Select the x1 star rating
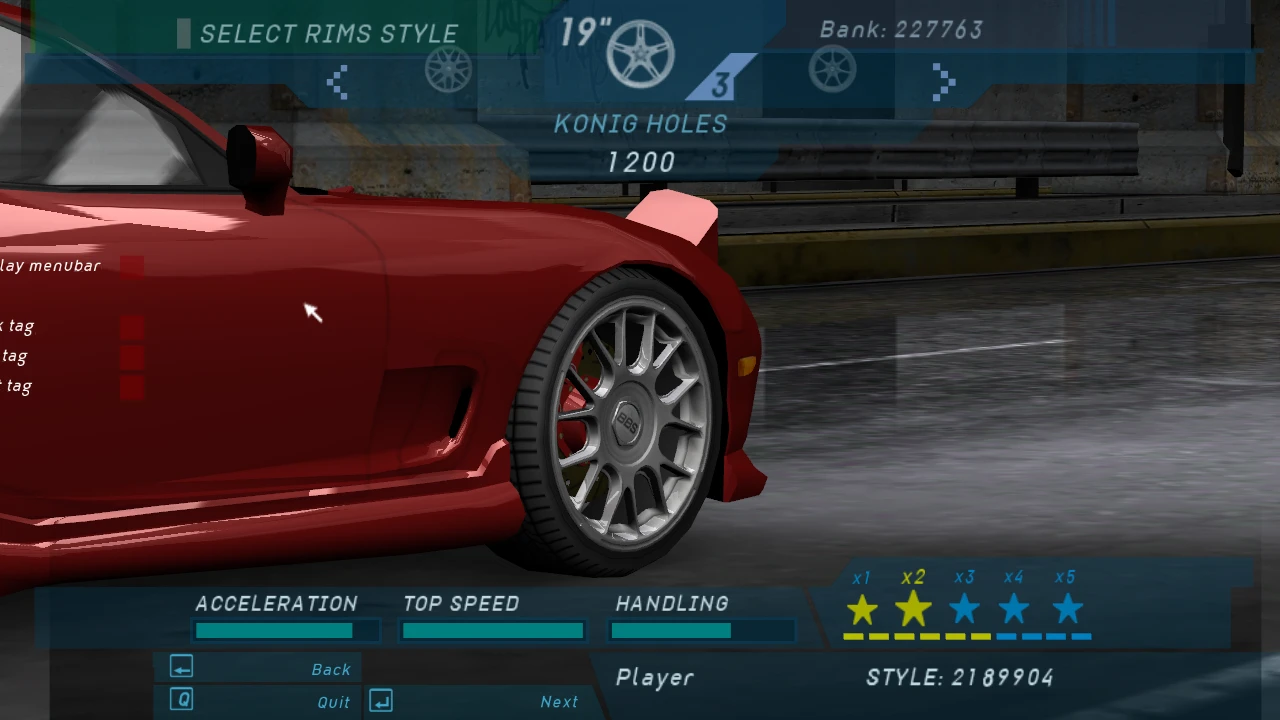Image resolution: width=1280 pixels, height=720 pixels. pyautogui.click(x=862, y=608)
